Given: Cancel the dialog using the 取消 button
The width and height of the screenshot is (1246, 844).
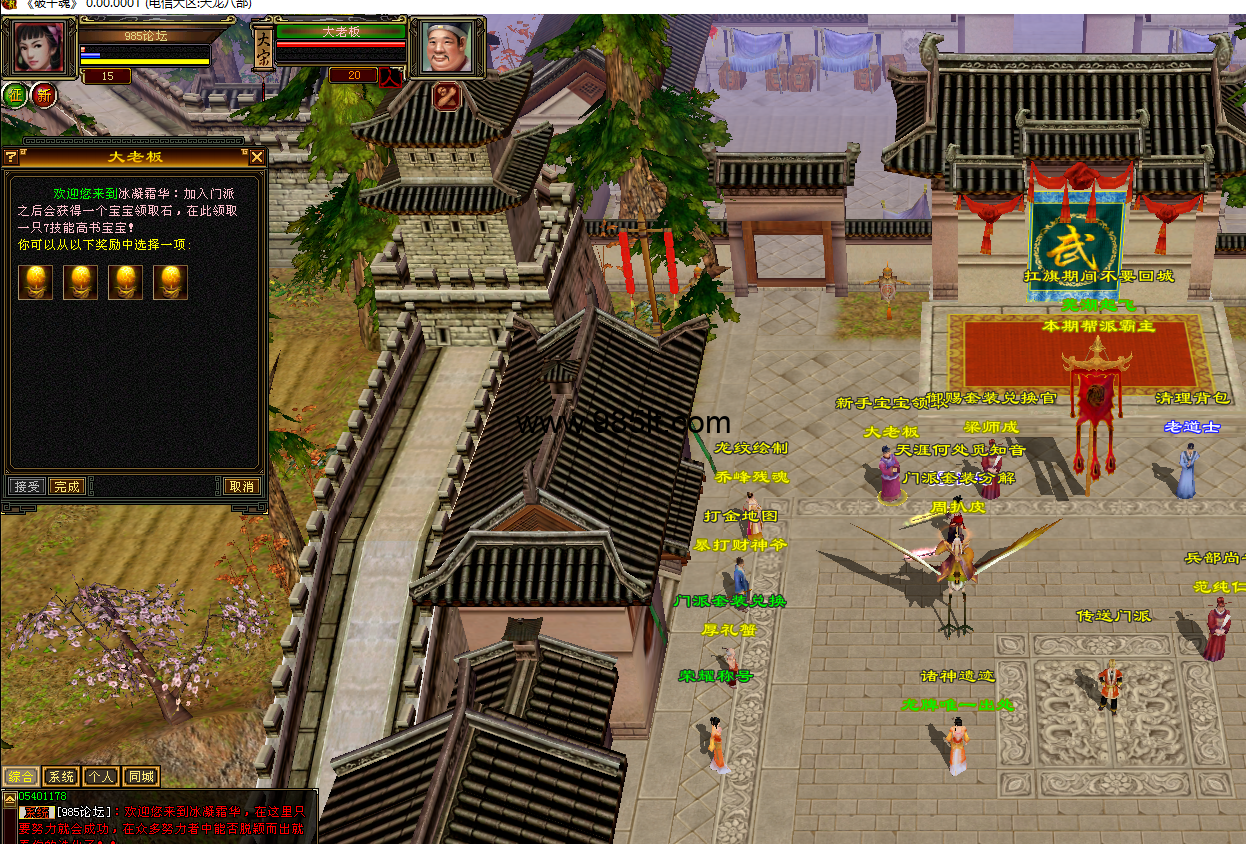Looking at the screenshot, I should click(241, 486).
